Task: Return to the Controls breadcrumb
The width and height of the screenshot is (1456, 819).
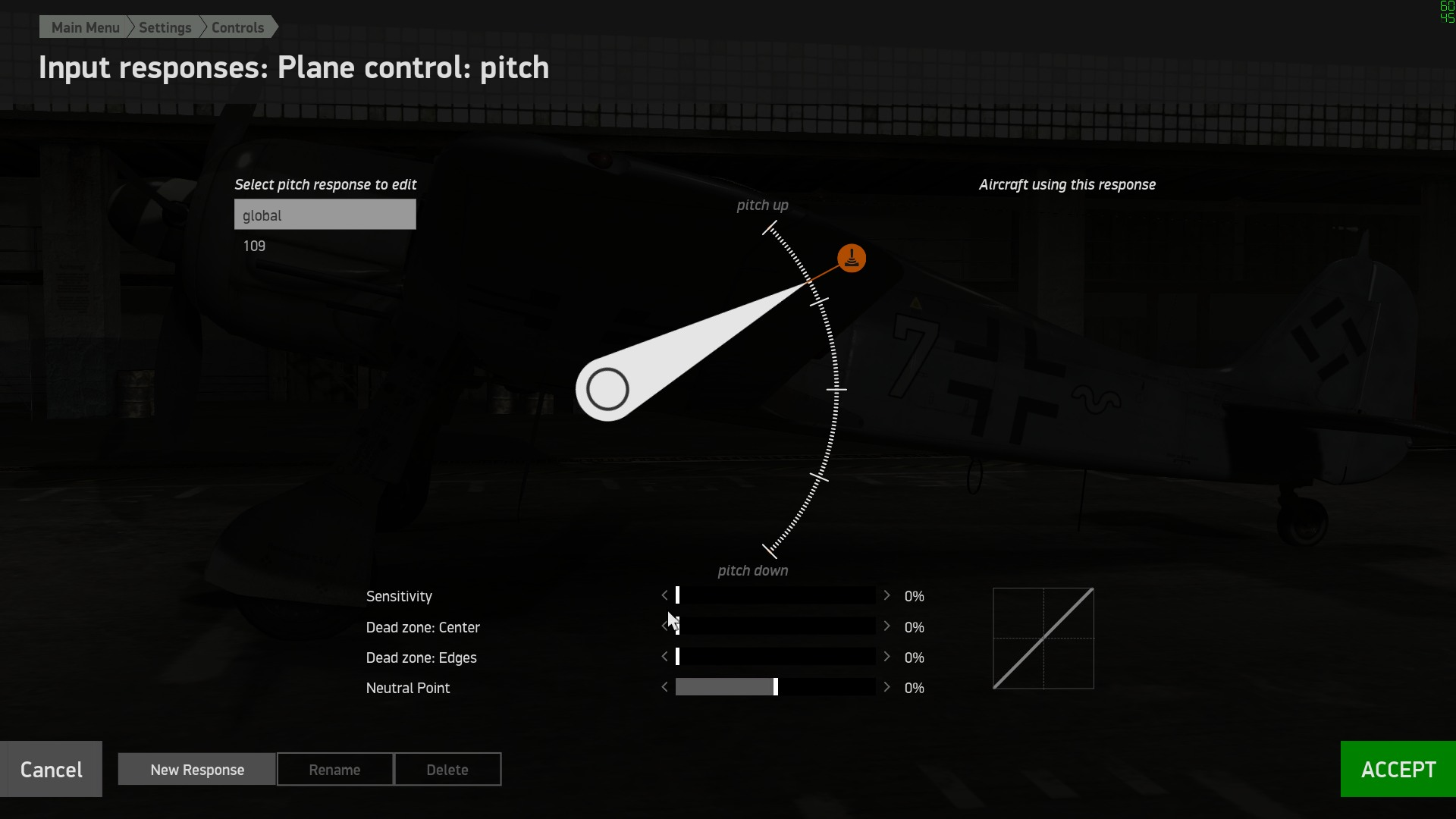Action: click(237, 27)
